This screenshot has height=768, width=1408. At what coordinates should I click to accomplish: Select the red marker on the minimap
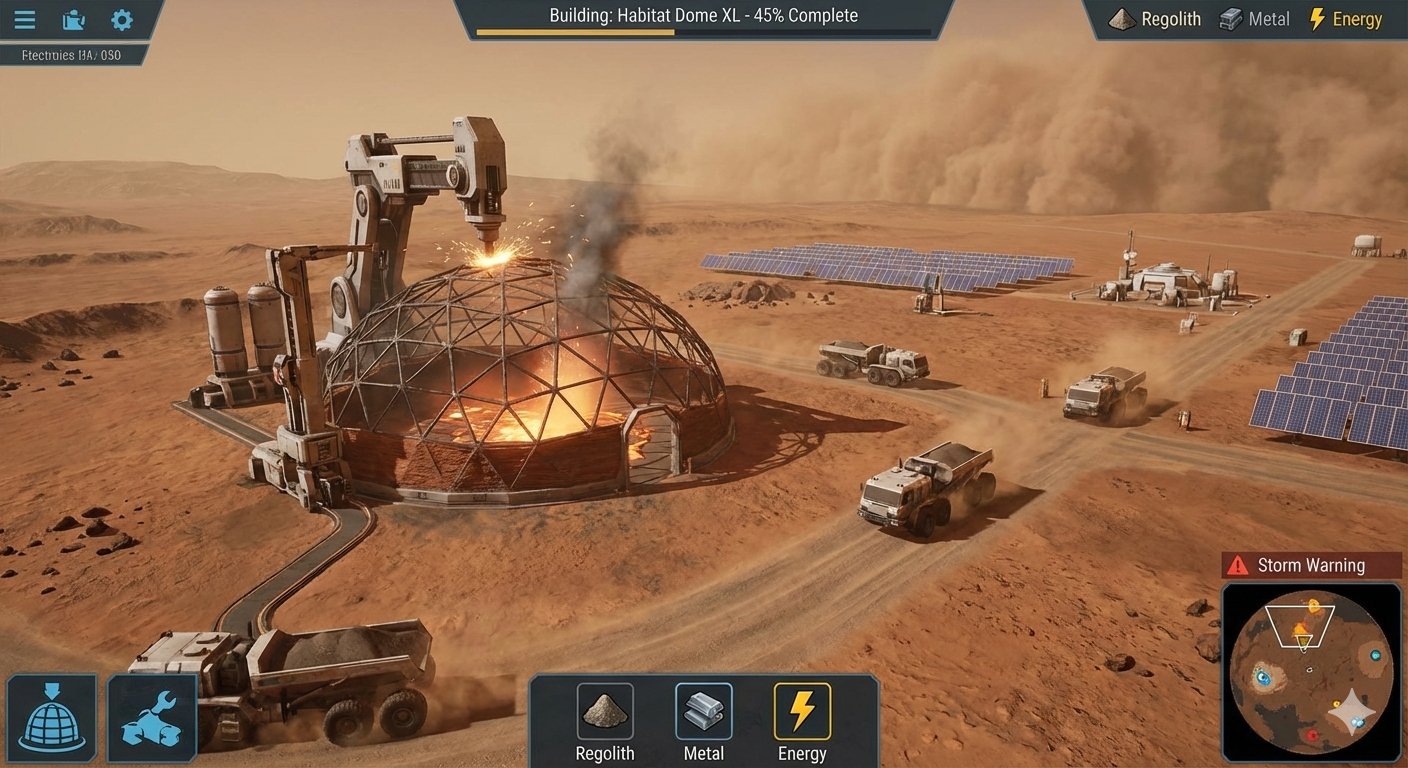(x=1312, y=736)
